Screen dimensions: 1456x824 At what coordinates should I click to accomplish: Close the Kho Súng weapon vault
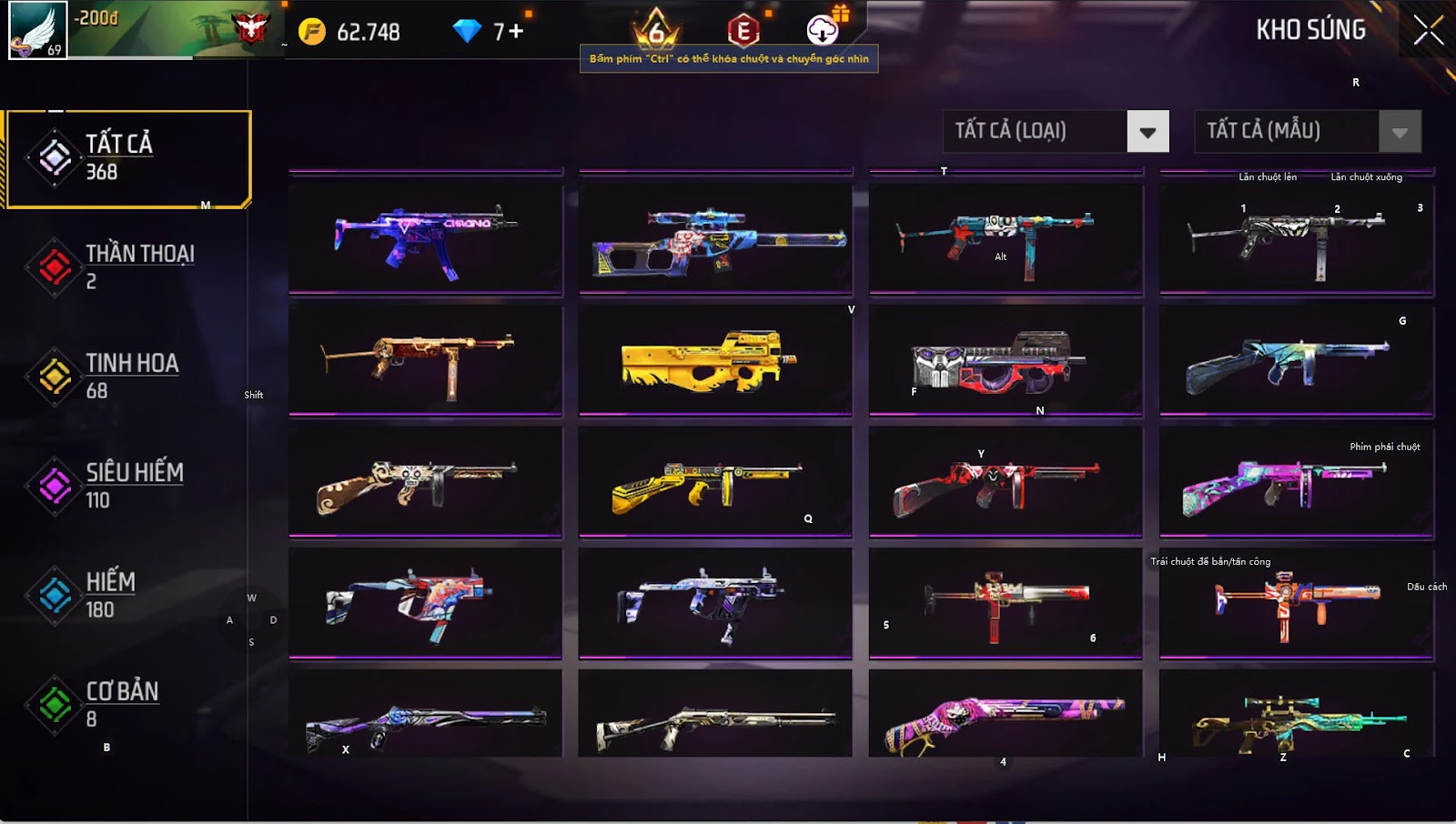[x=1428, y=30]
